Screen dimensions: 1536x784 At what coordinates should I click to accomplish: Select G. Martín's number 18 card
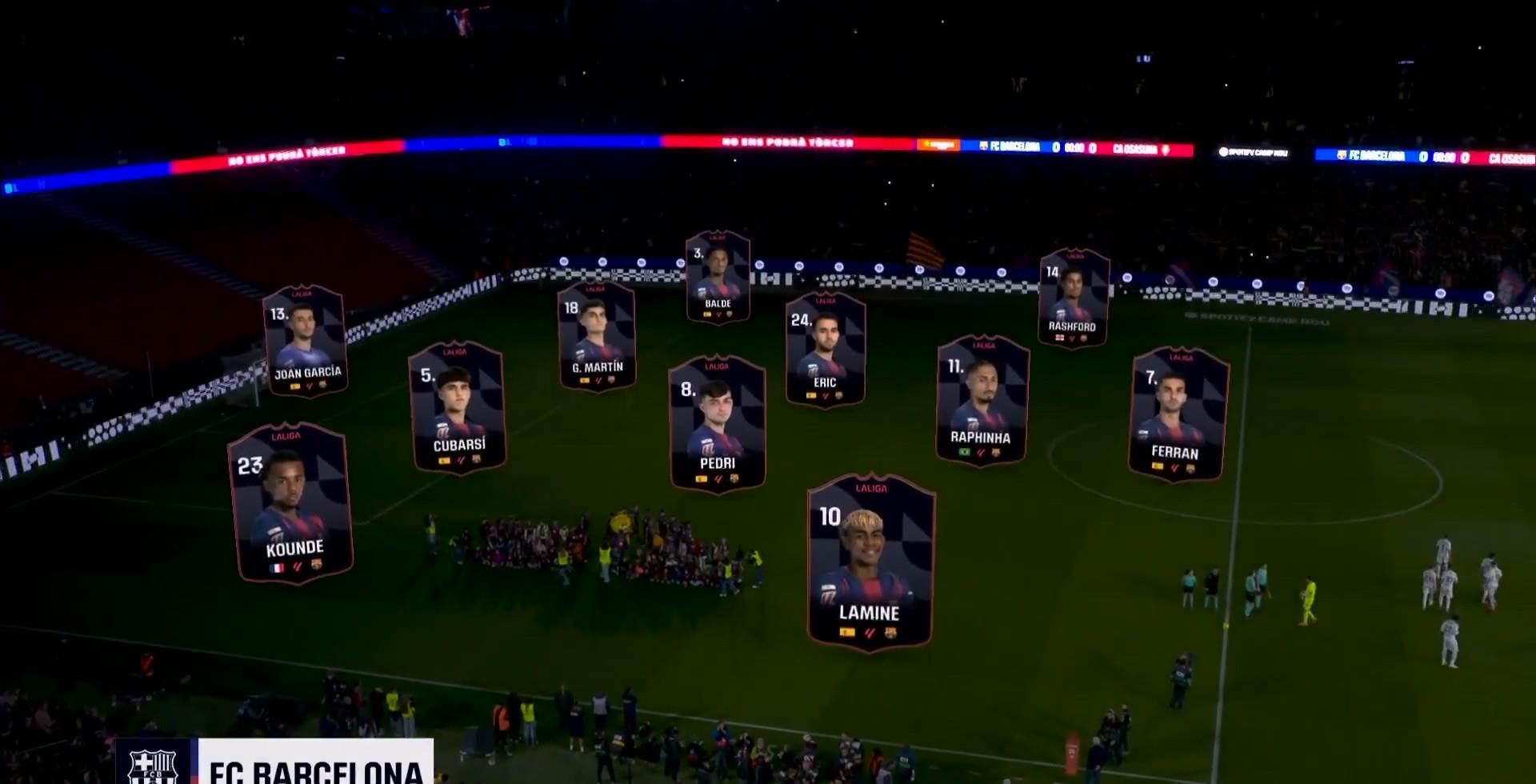597,336
